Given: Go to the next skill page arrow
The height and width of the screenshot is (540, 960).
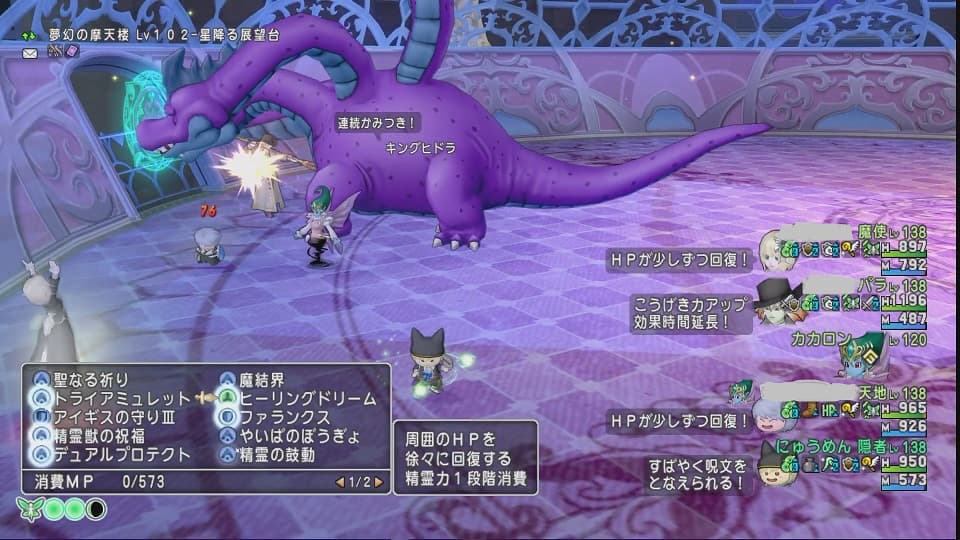Looking at the screenshot, I should coord(379,482).
